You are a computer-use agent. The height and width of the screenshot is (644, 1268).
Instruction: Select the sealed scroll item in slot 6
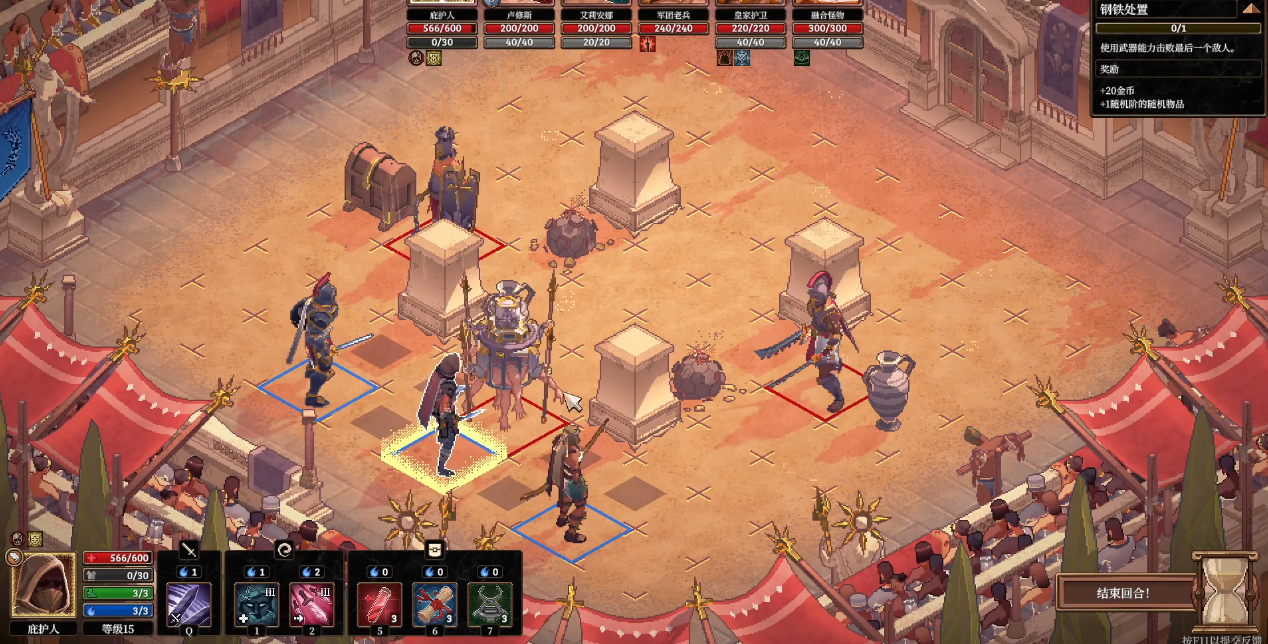click(x=434, y=604)
